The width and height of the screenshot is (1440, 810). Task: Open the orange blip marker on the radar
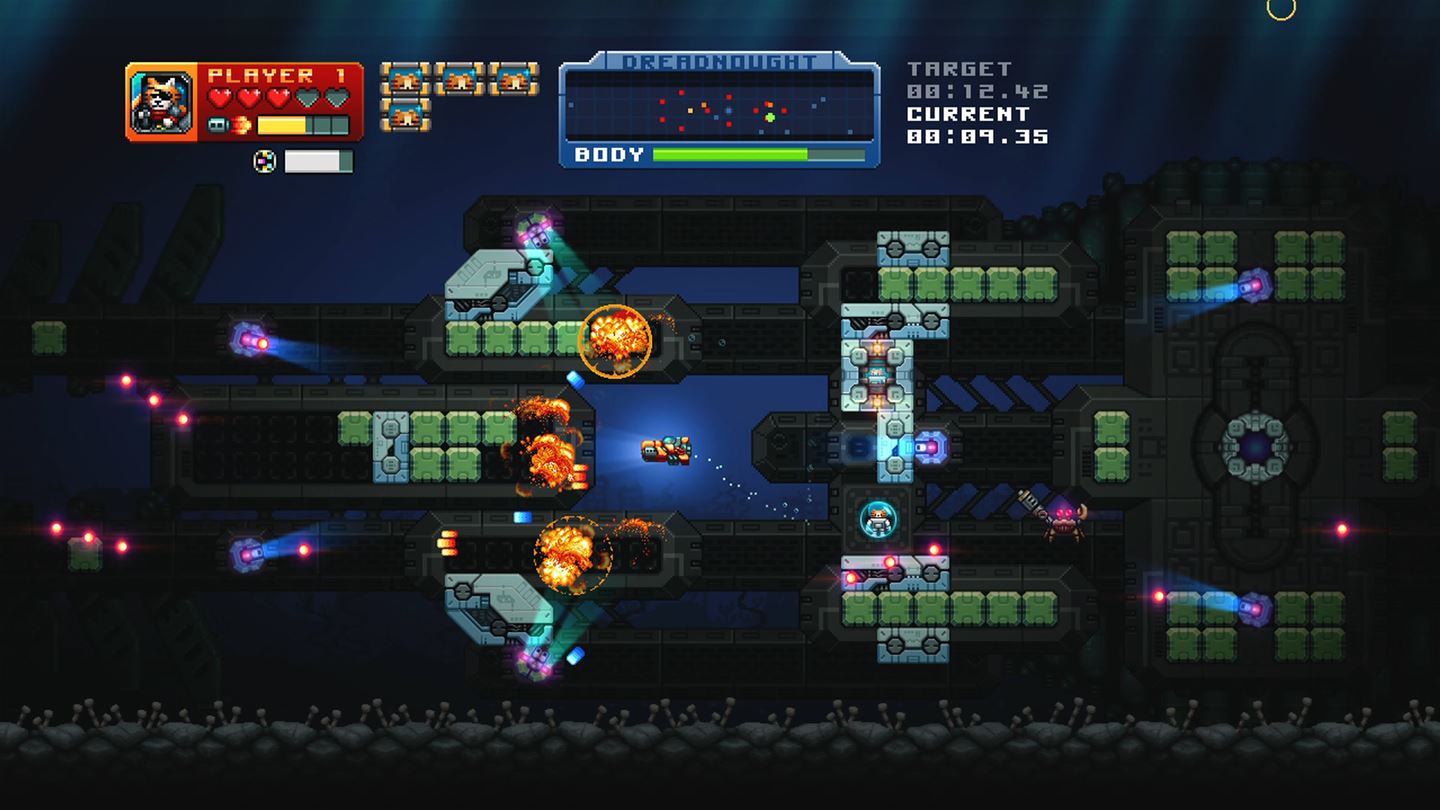click(769, 105)
